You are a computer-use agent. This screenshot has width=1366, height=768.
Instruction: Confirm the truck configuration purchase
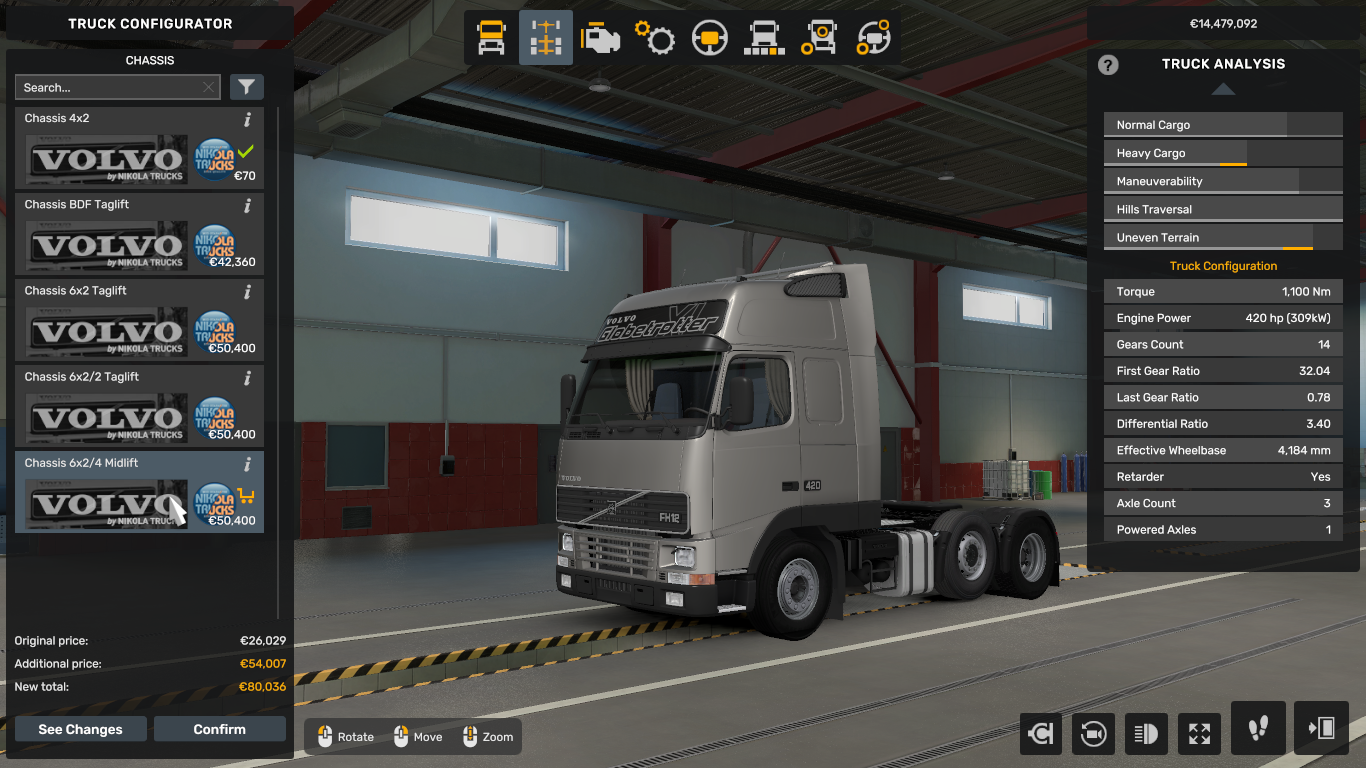pos(219,729)
